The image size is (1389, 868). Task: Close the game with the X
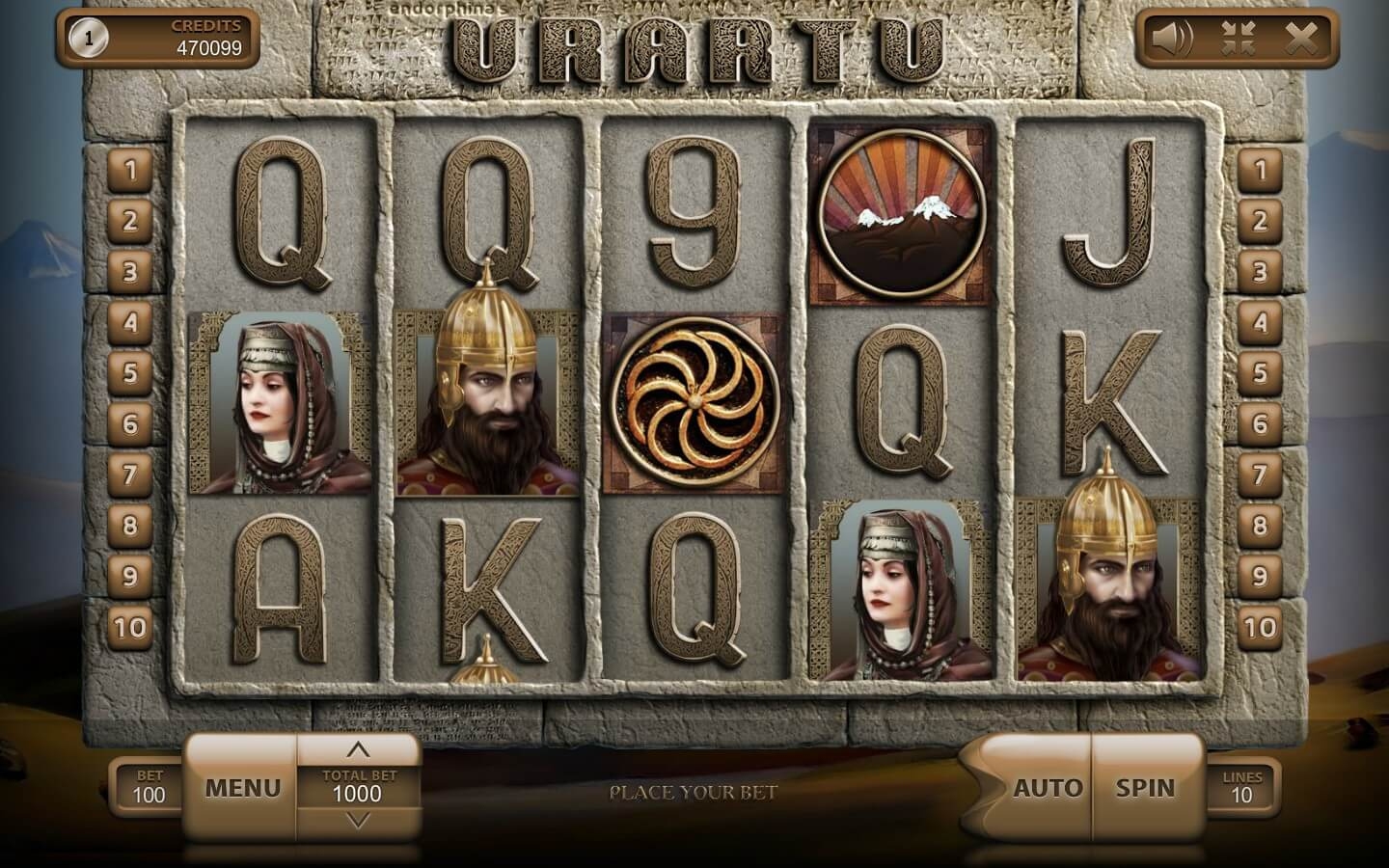click(1300, 39)
